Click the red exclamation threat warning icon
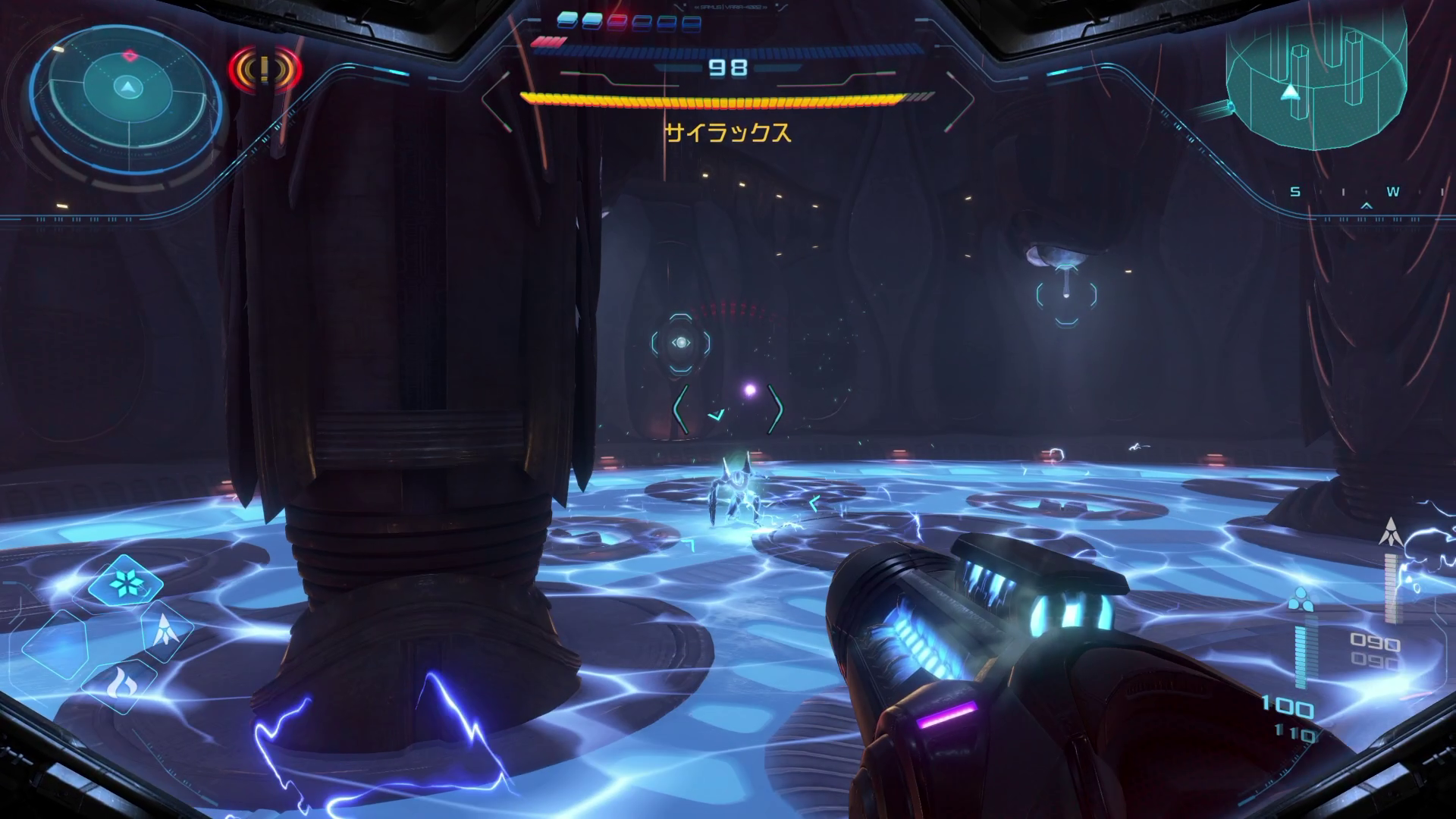 (x=265, y=70)
